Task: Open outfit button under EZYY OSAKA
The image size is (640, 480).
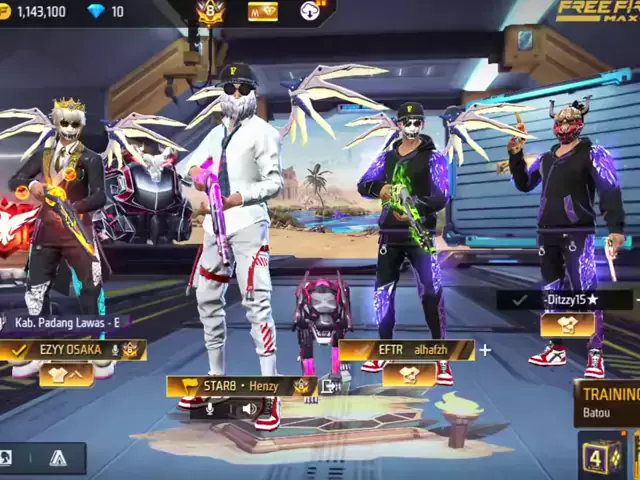Action: tap(66, 374)
